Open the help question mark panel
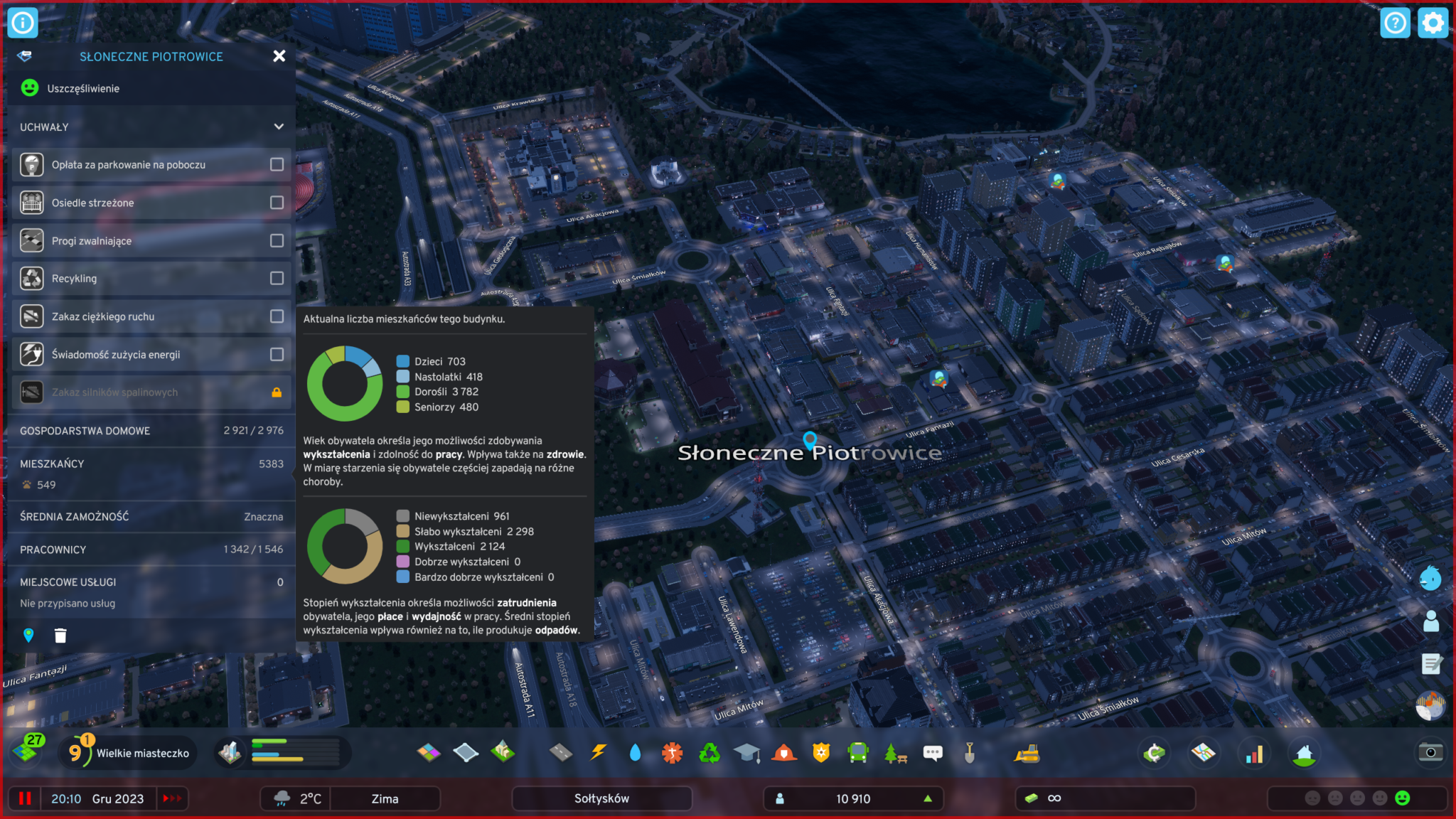Image resolution: width=1456 pixels, height=819 pixels. click(1395, 23)
